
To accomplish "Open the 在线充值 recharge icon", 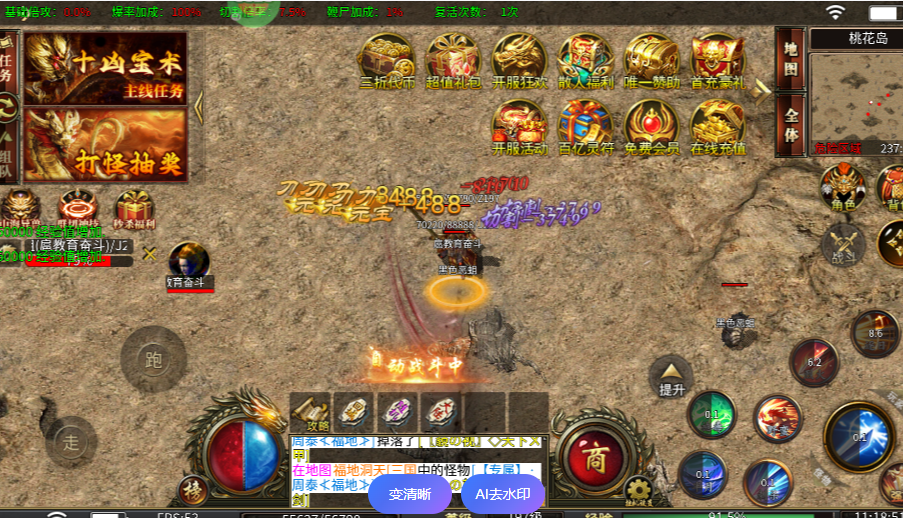I will tap(717, 127).
